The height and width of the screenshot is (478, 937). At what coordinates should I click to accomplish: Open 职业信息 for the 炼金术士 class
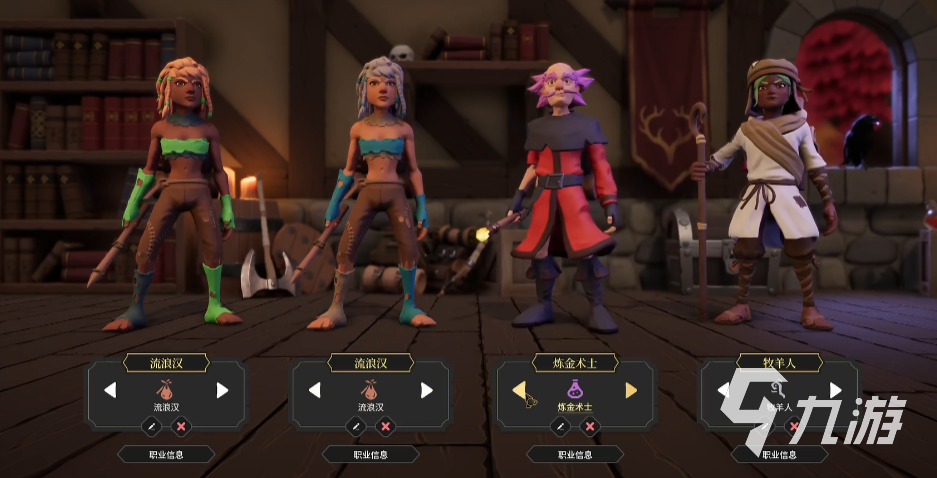pos(575,454)
